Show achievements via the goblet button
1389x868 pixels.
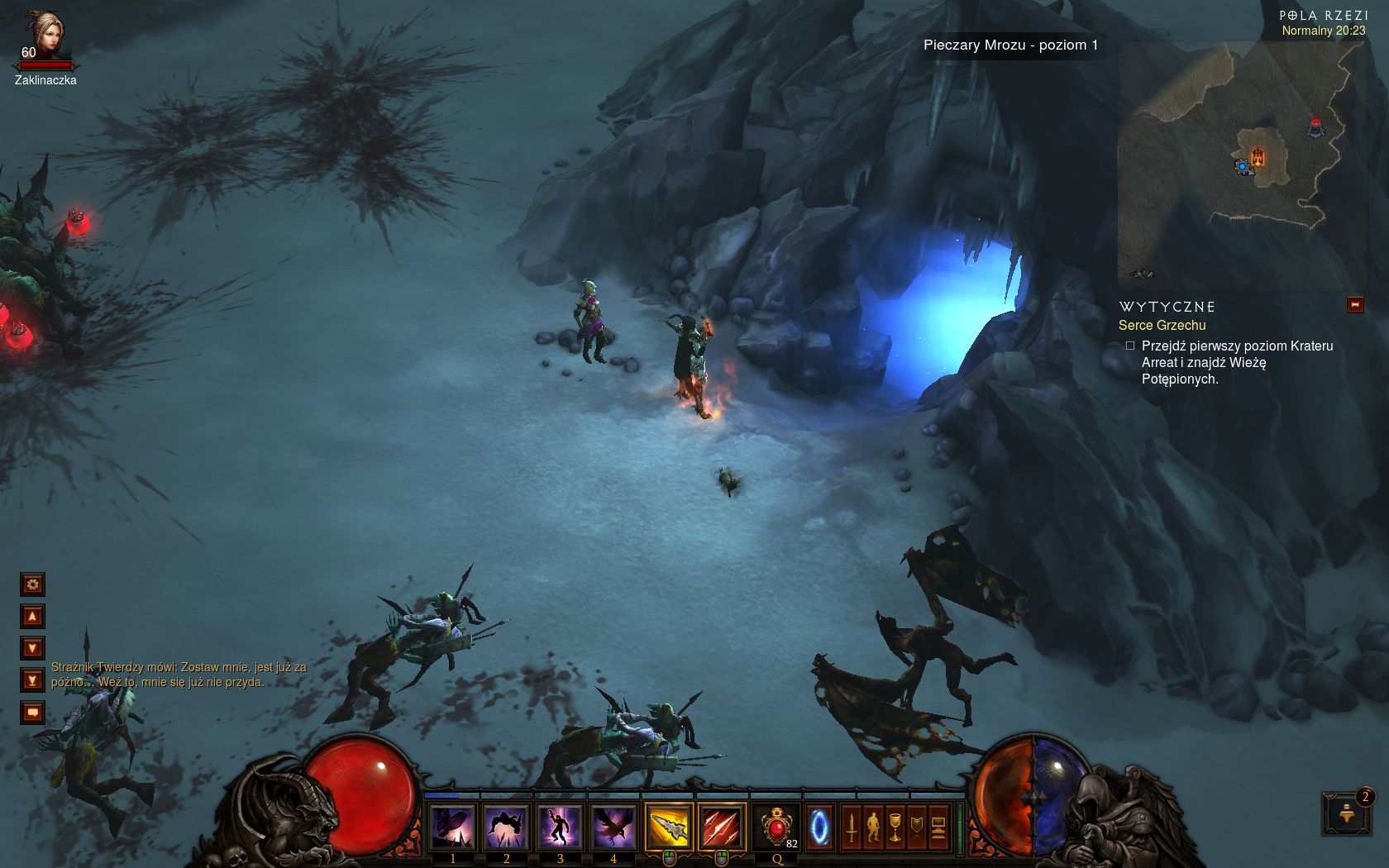[895, 827]
